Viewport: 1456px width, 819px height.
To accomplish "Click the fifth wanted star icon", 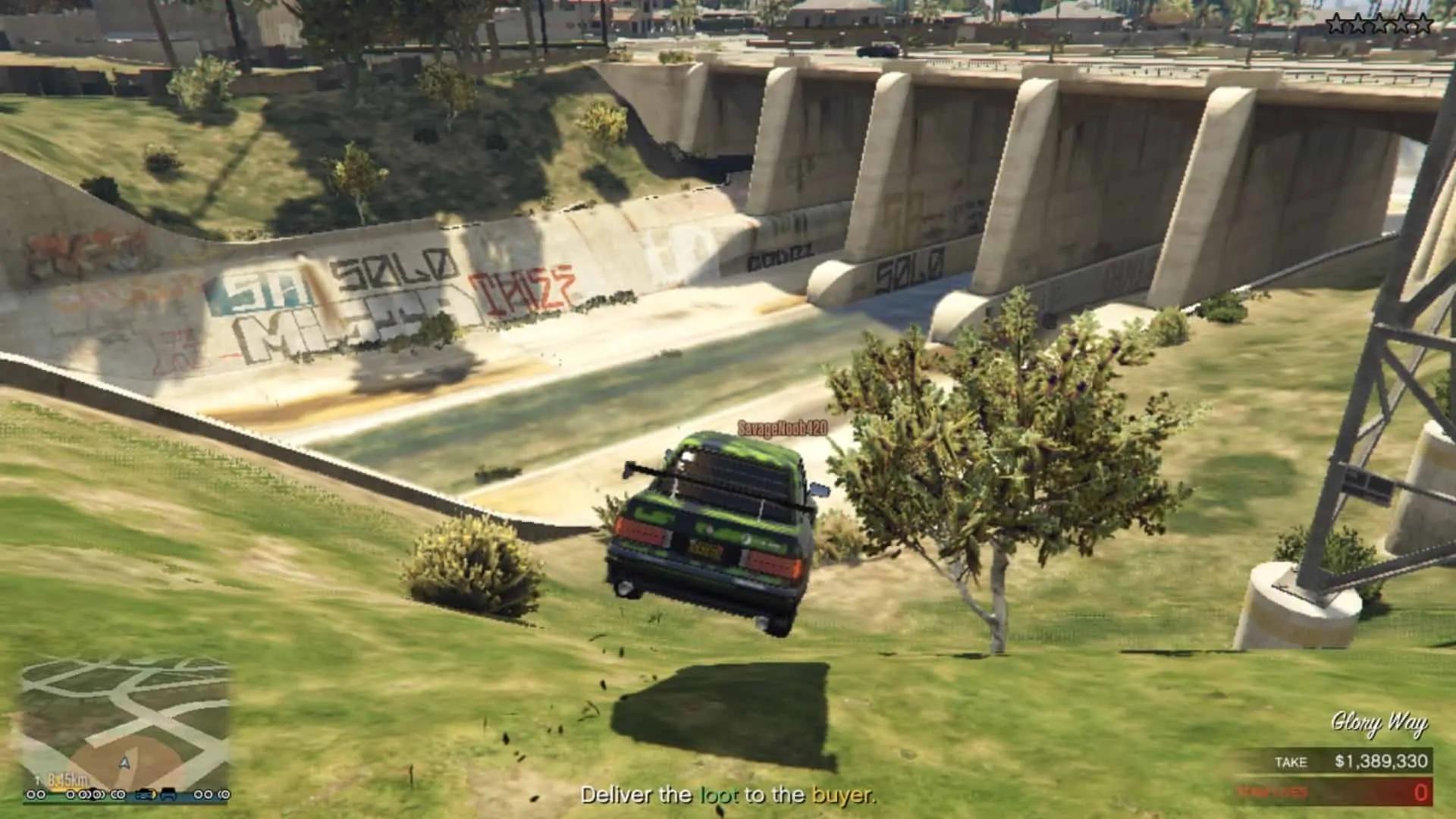I will 1423,23.
